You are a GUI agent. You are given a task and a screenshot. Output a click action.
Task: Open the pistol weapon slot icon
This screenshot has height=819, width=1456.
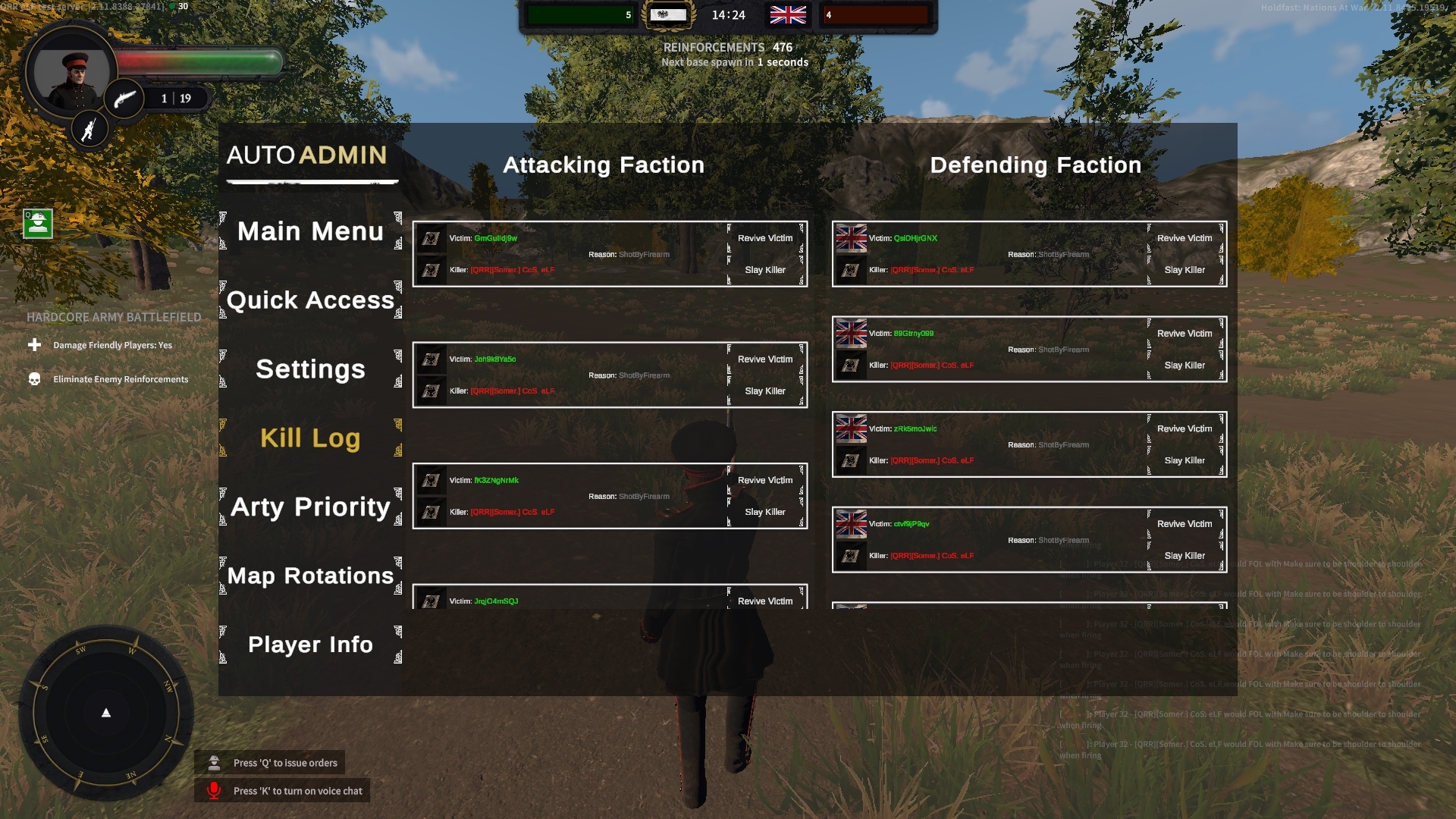[x=126, y=99]
